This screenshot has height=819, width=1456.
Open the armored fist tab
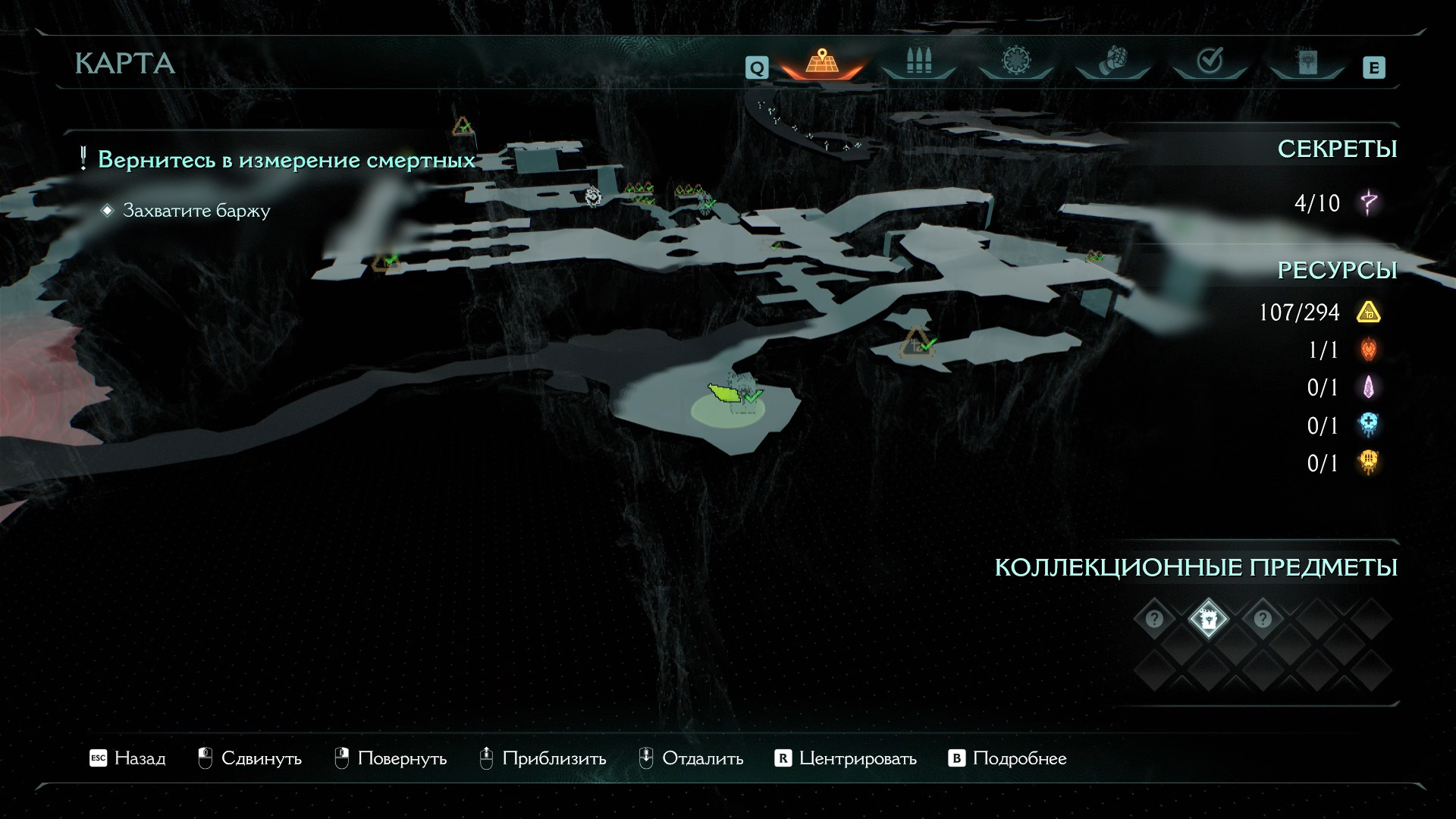pyautogui.click(x=1112, y=61)
